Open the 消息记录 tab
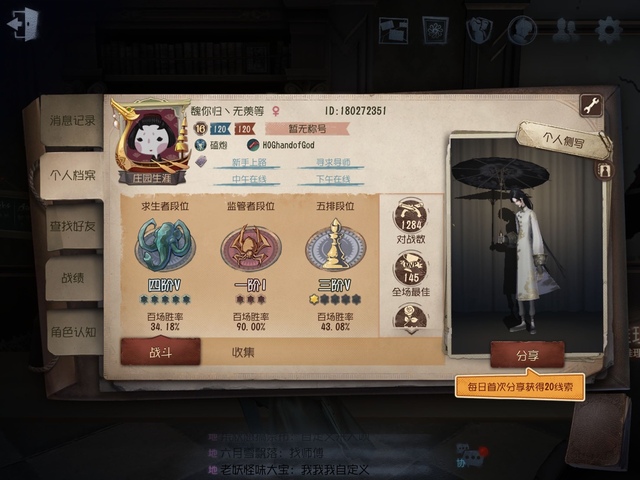 tap(72, 120)
